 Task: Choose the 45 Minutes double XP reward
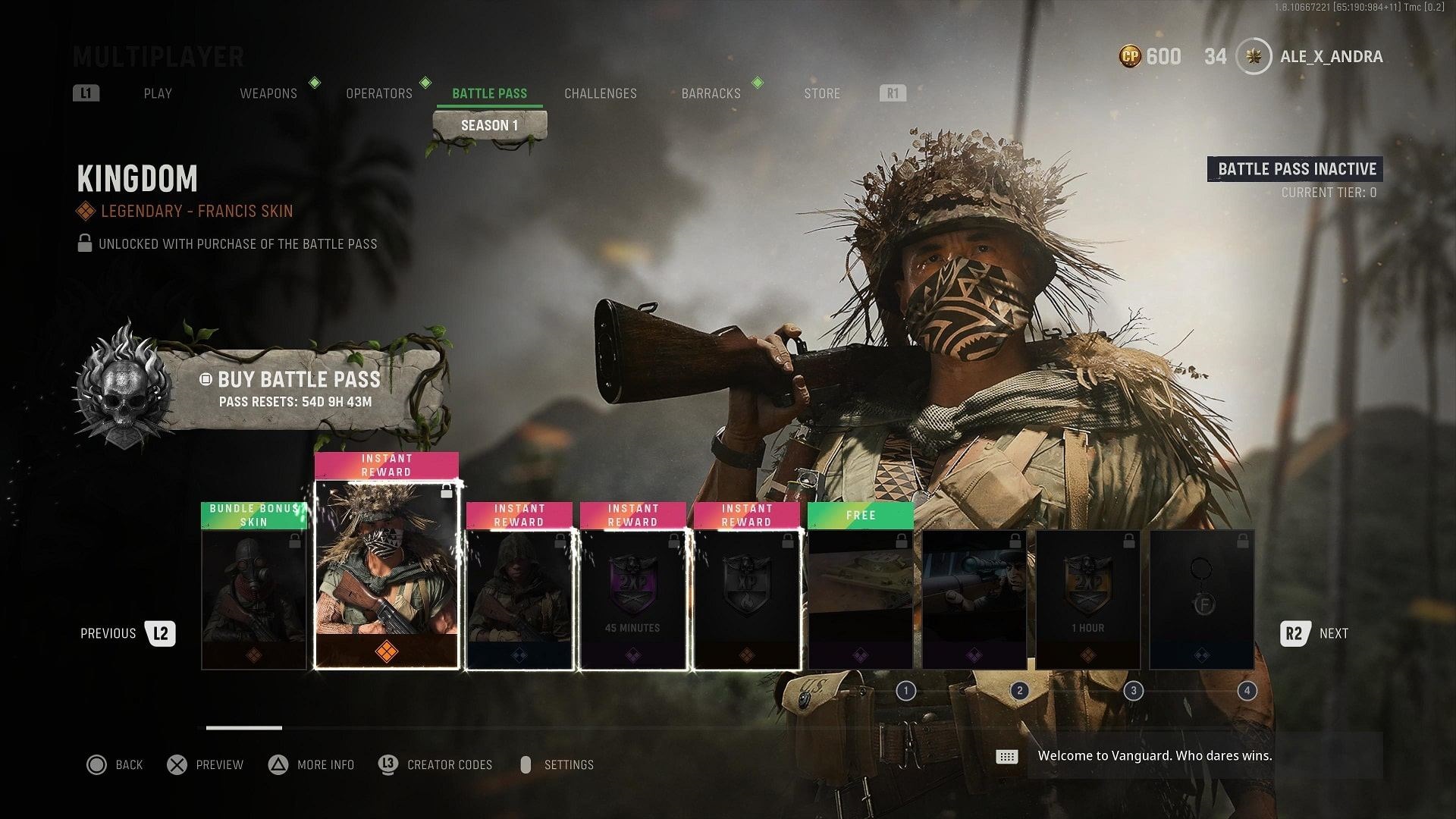tap(632, 599)
